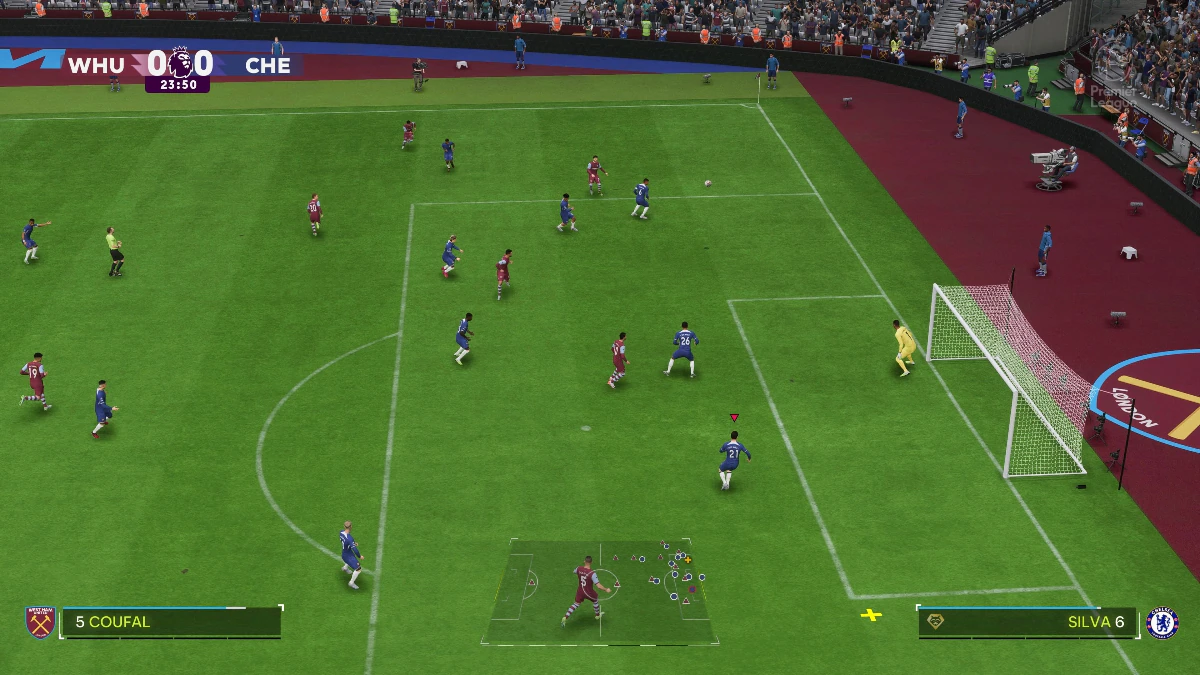Image resolution: width=1200 pixels, height=675 pixels.
Task: Click the pitch radar minimap
Action: (600, 592)
